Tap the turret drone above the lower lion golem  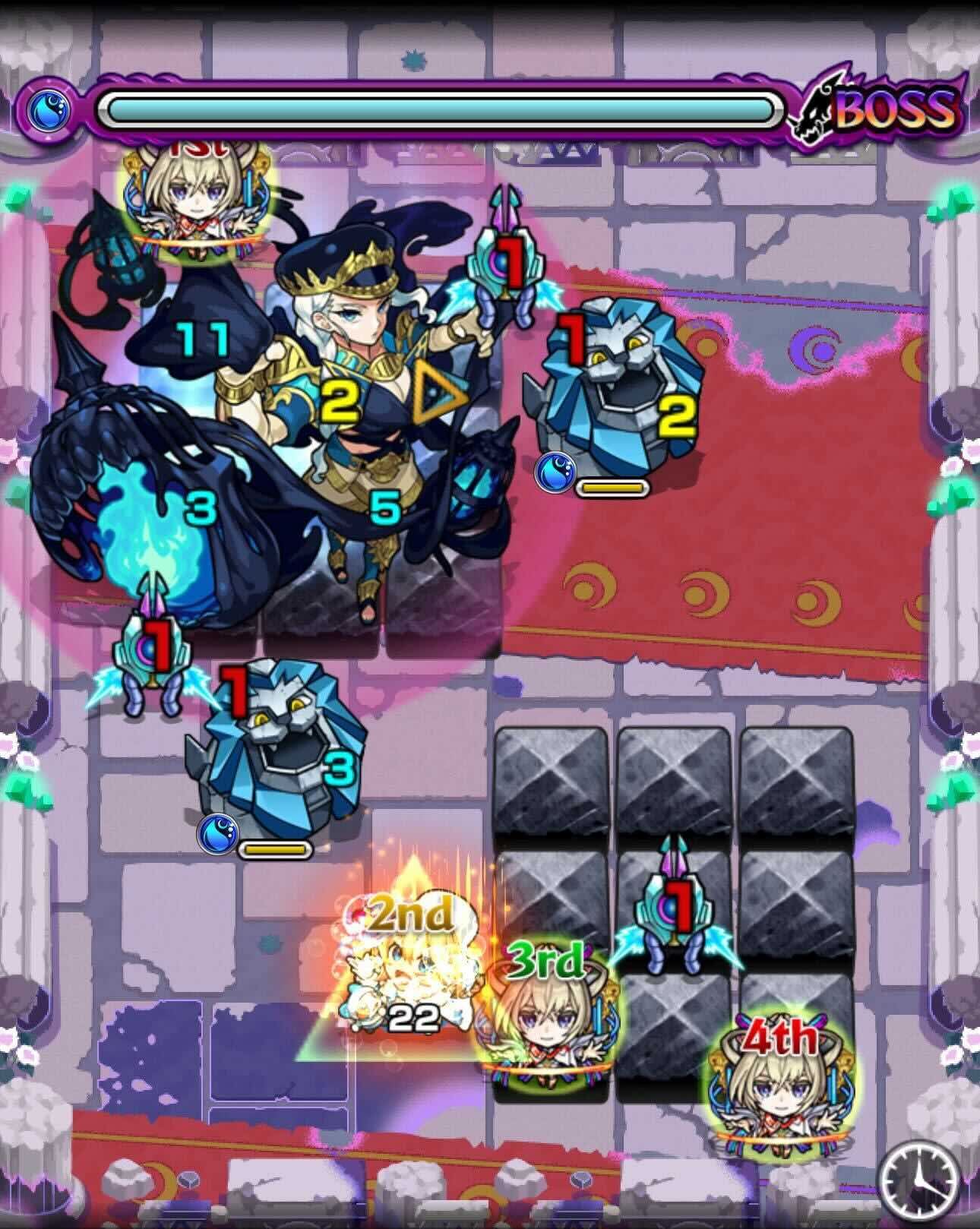click(152, 653)
